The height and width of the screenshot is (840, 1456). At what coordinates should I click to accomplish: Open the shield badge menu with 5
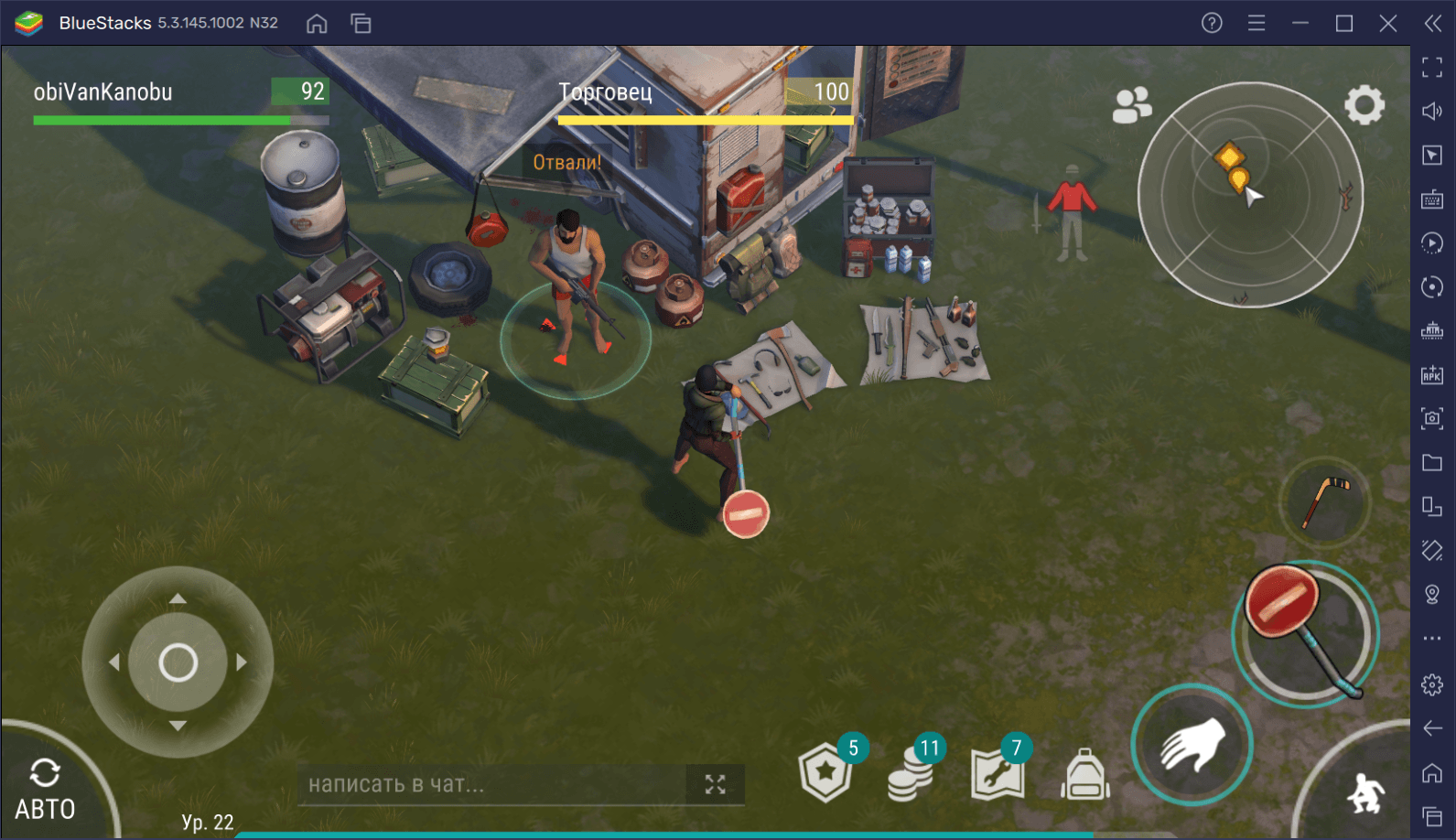coord(826,772)
